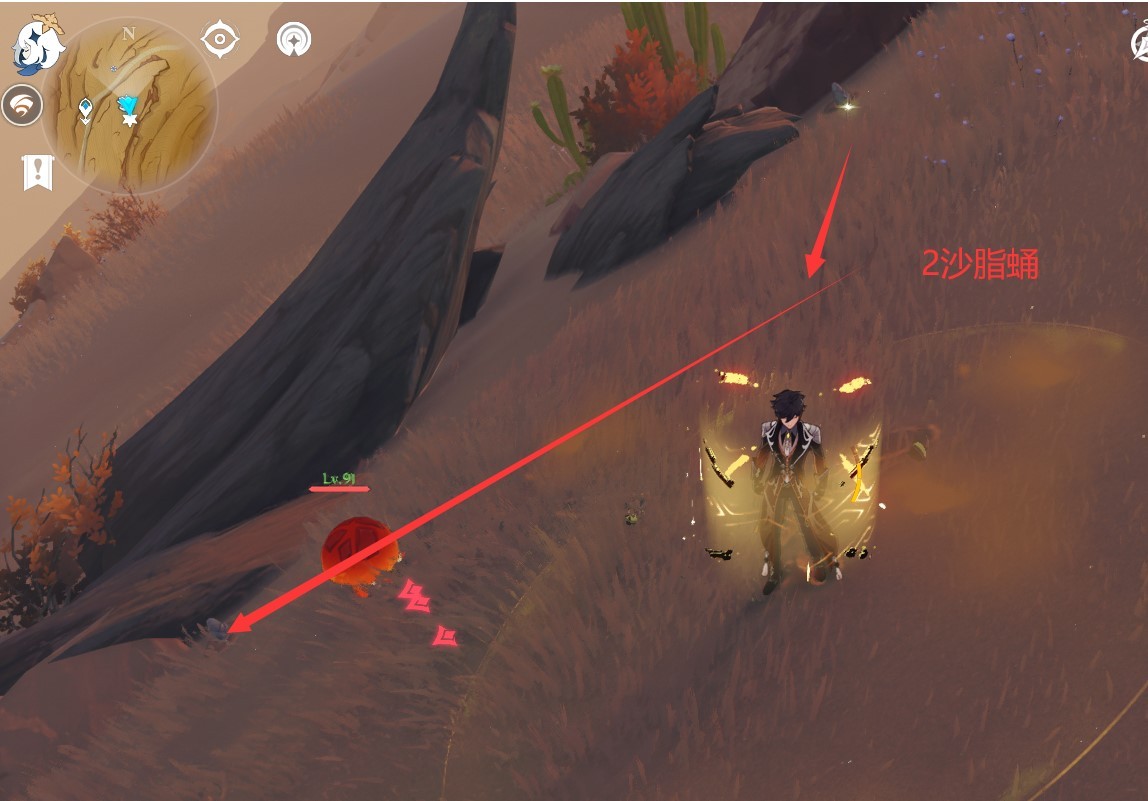Open the Paimon menu

tap(38, 45)
